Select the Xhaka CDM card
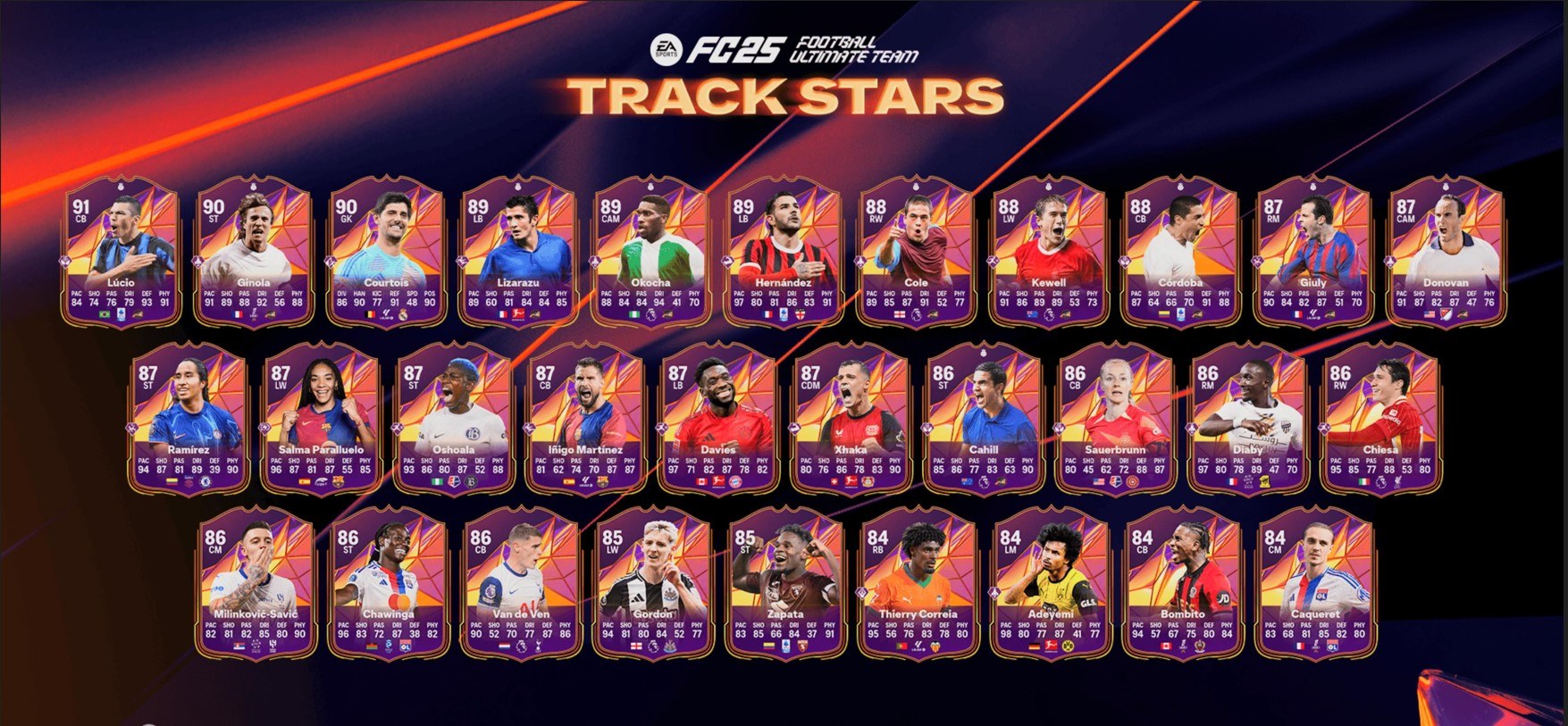The height and width of the screenshot is (726, 1568). 850,418
